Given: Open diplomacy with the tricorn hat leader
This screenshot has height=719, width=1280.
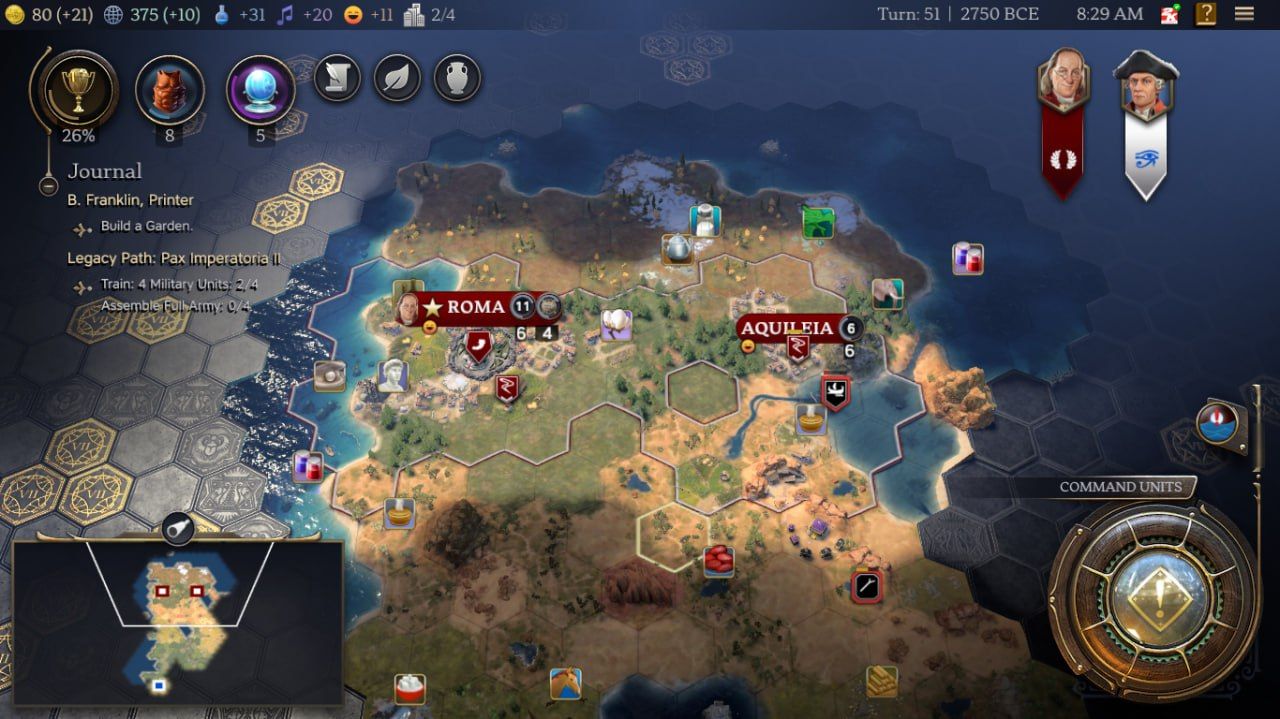Looking at the screenshot, I should [x=1146, y=85].
